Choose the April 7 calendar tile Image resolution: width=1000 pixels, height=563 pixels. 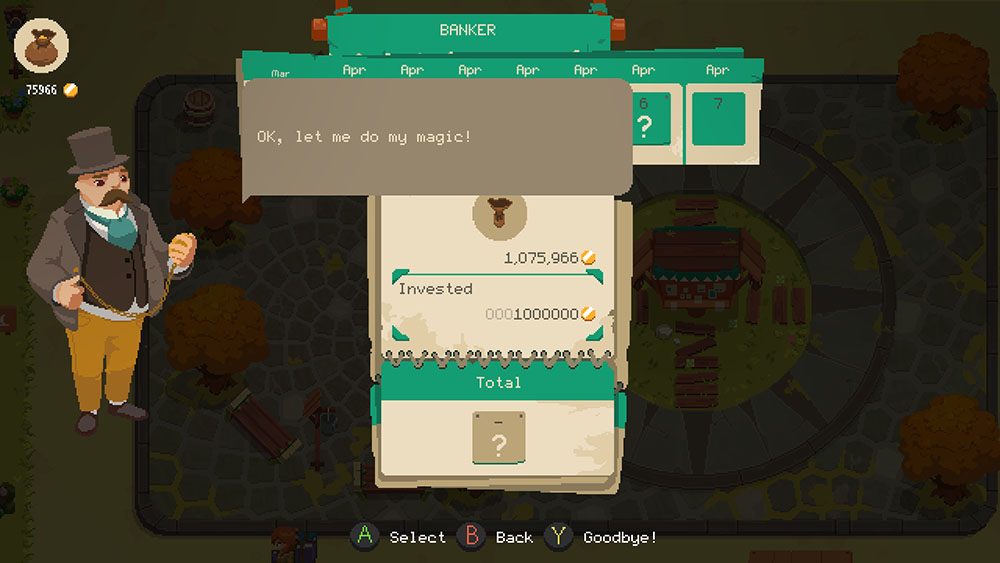point(718,119)
